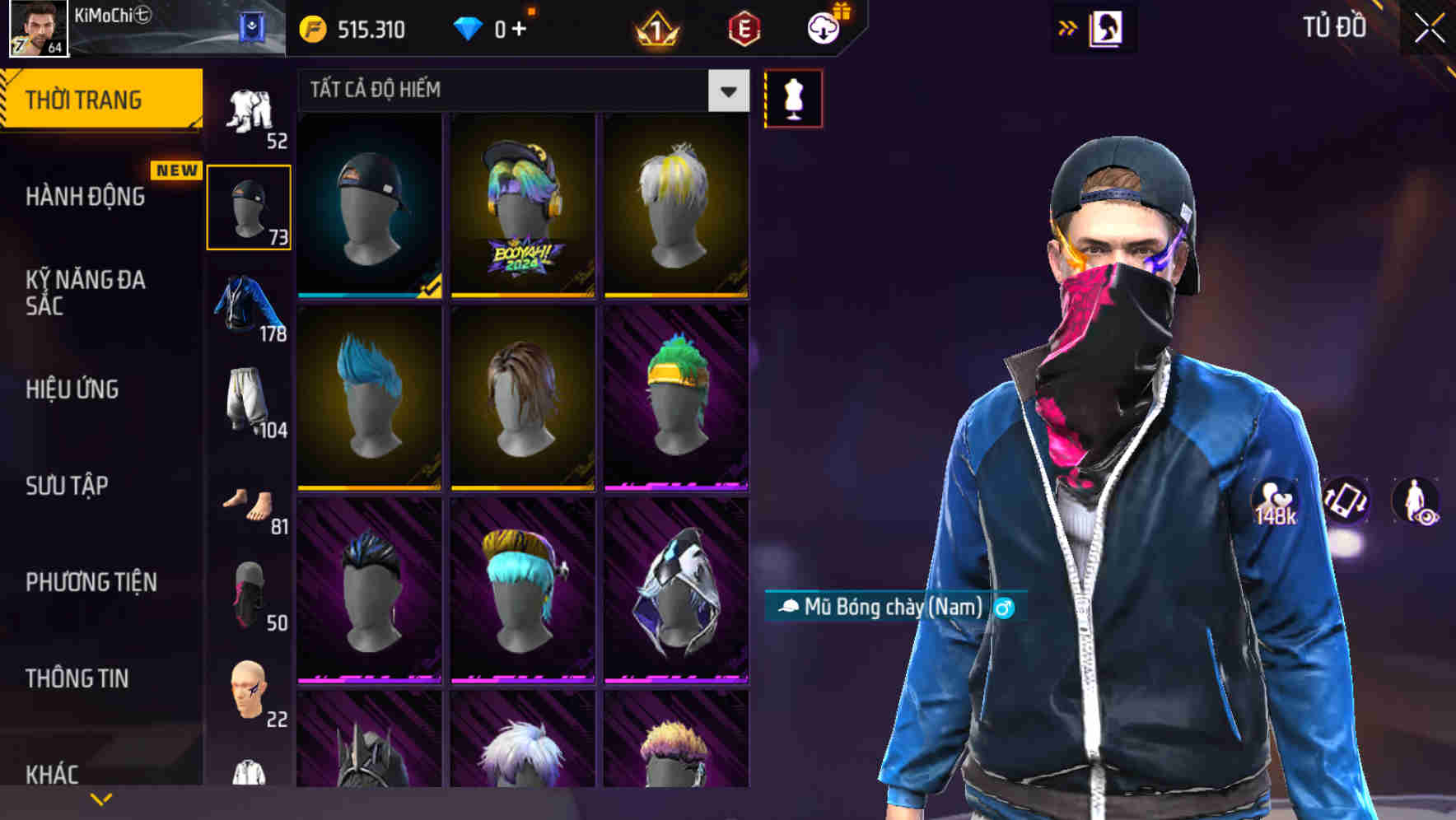Image resolution: width=1456 pixels, height=820 pixels.
Task: Expand the collapsed sidebar with bottom chevron
Action: [102, 797]
